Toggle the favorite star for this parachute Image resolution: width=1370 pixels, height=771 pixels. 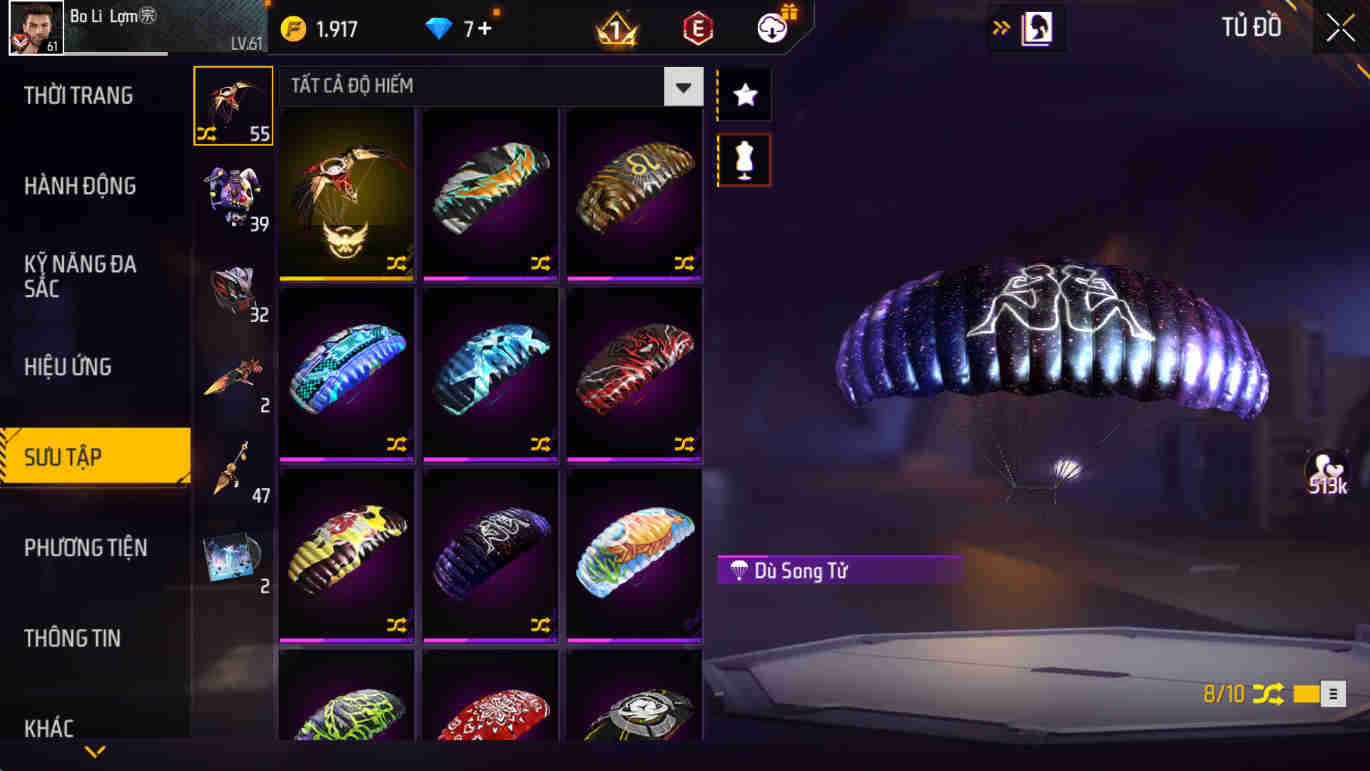[x=743, y=95]
